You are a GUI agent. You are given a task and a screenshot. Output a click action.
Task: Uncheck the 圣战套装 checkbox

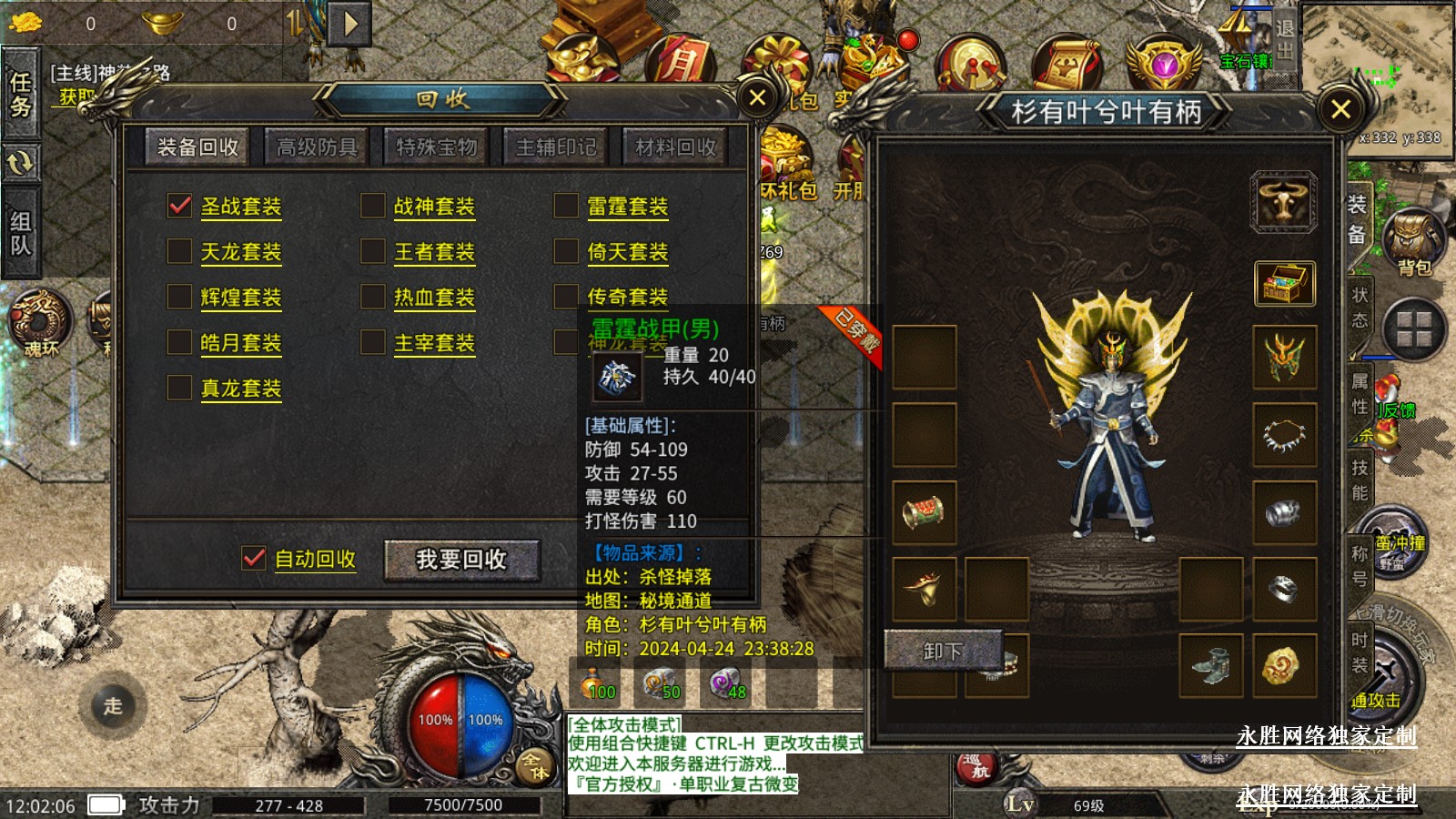coord(180,206)
